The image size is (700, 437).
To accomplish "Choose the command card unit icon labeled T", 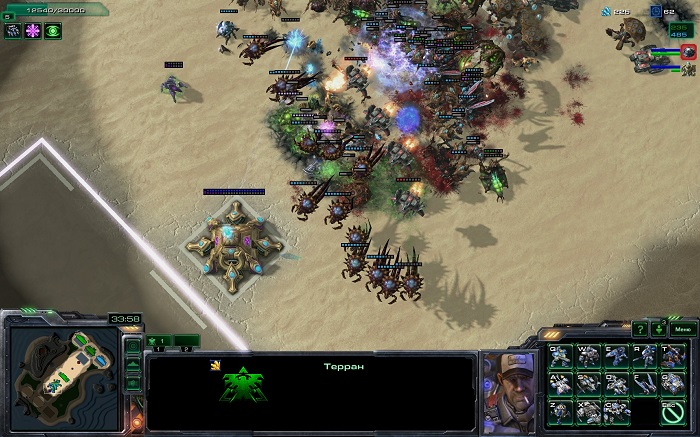I will [x=673, y=357].
